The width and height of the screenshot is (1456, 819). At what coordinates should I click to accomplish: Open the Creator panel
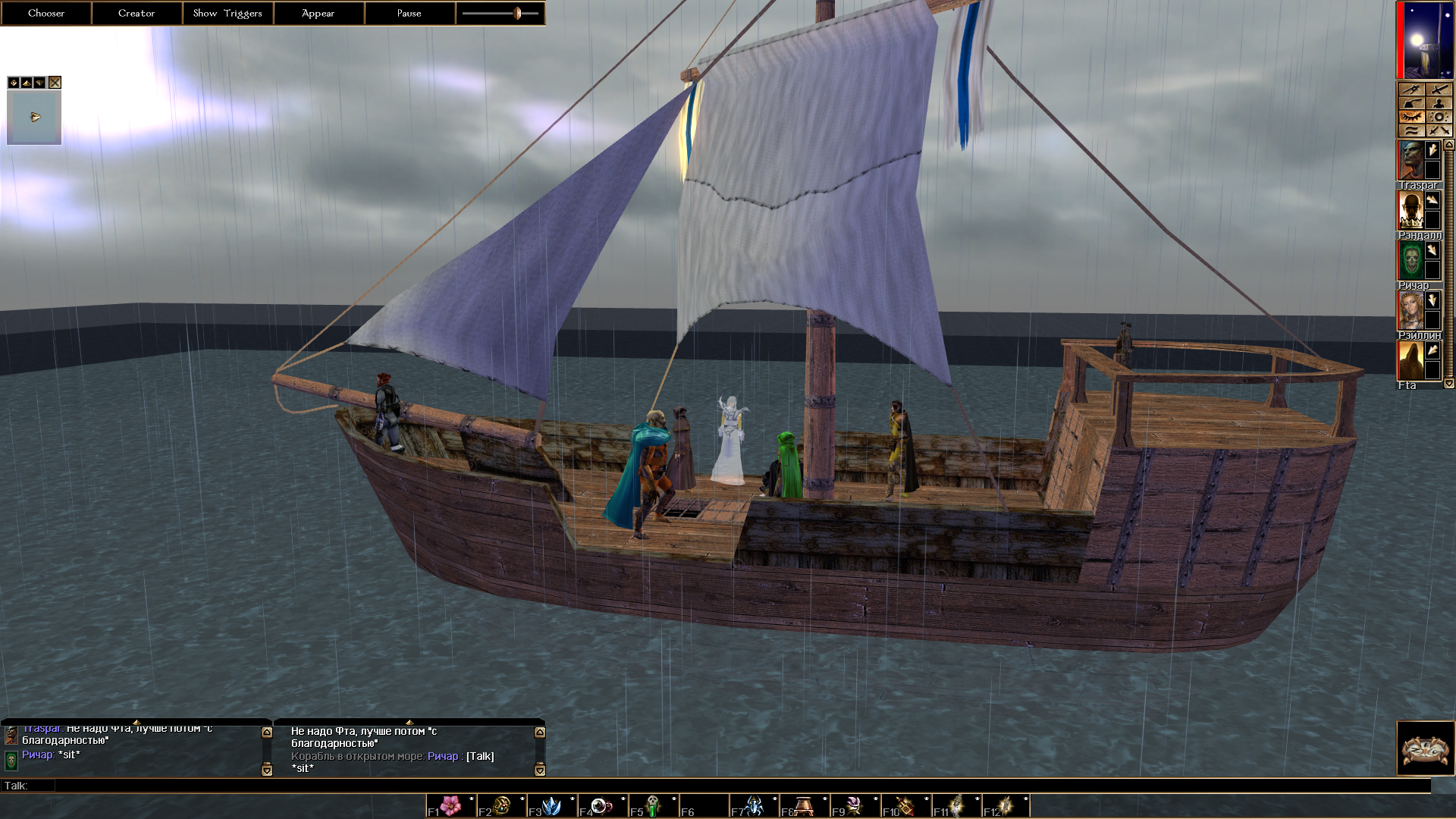(x=136, y=13)
